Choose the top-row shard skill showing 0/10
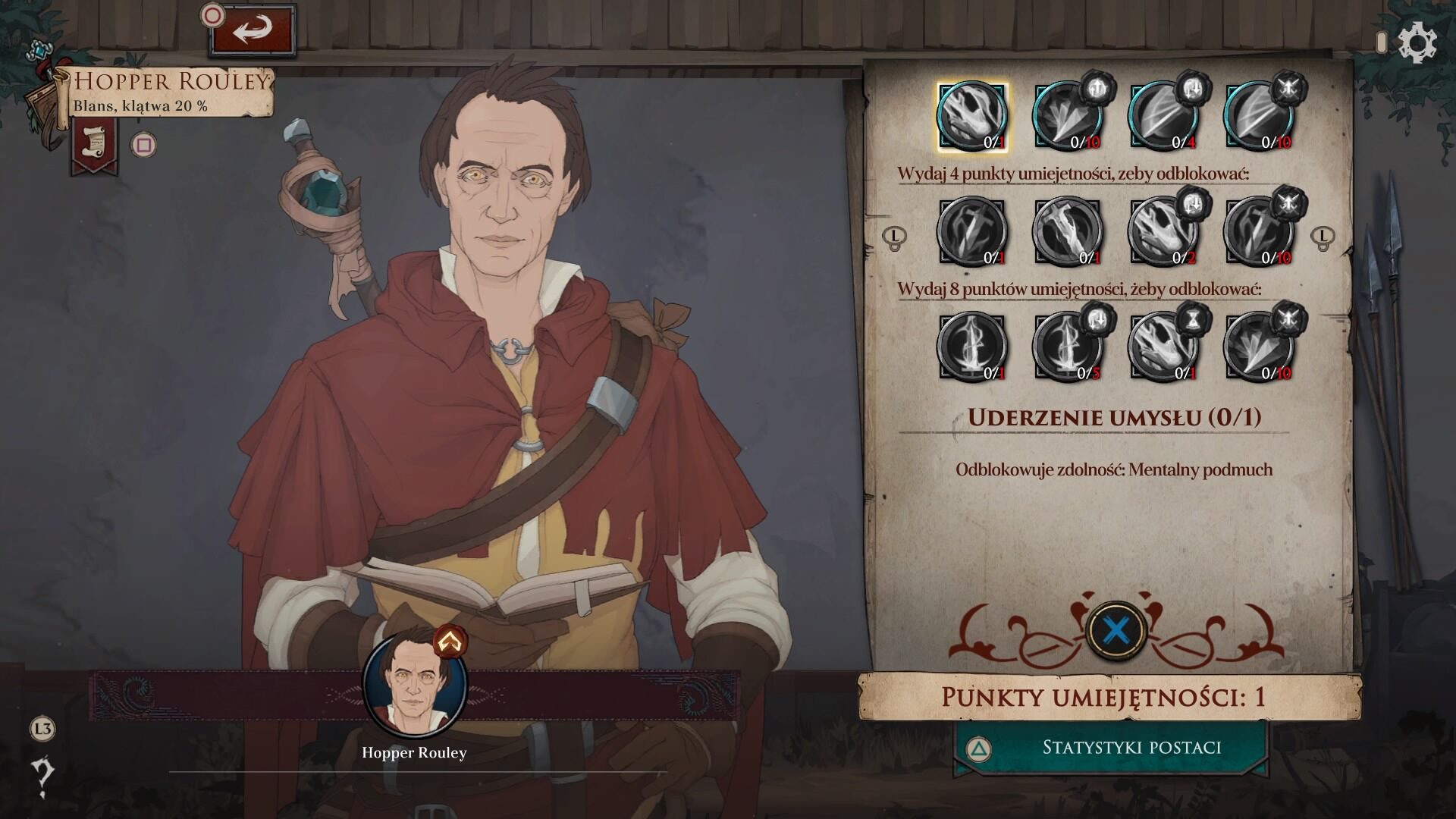Image resolution: width=1456 pixels, height=819 pixels. point(1068,117)
